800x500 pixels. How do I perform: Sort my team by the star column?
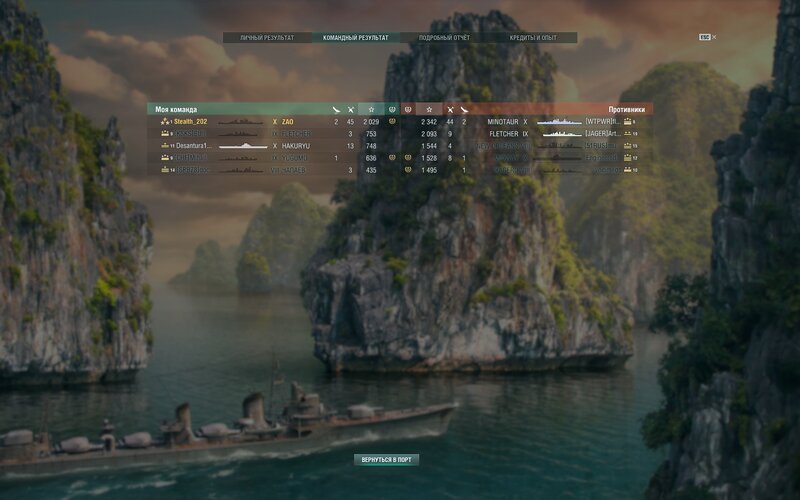pyautogui.click(x=371, y=109)
